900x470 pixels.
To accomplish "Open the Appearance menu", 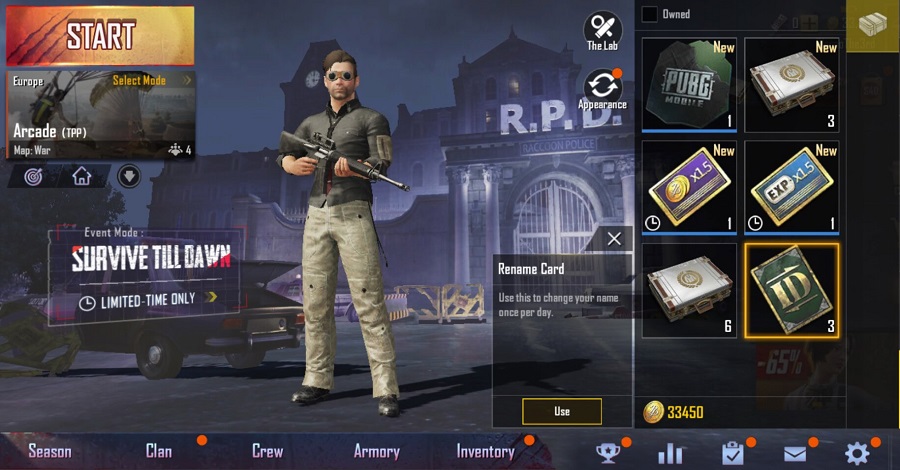I will coord(602,90).
